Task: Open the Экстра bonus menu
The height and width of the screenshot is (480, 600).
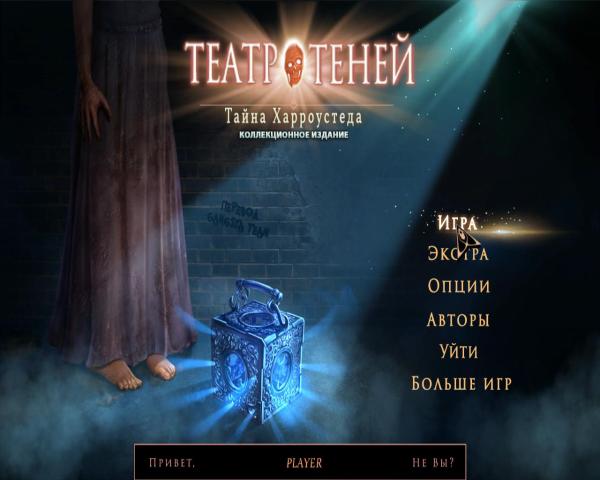Action: tap(457, 254)
